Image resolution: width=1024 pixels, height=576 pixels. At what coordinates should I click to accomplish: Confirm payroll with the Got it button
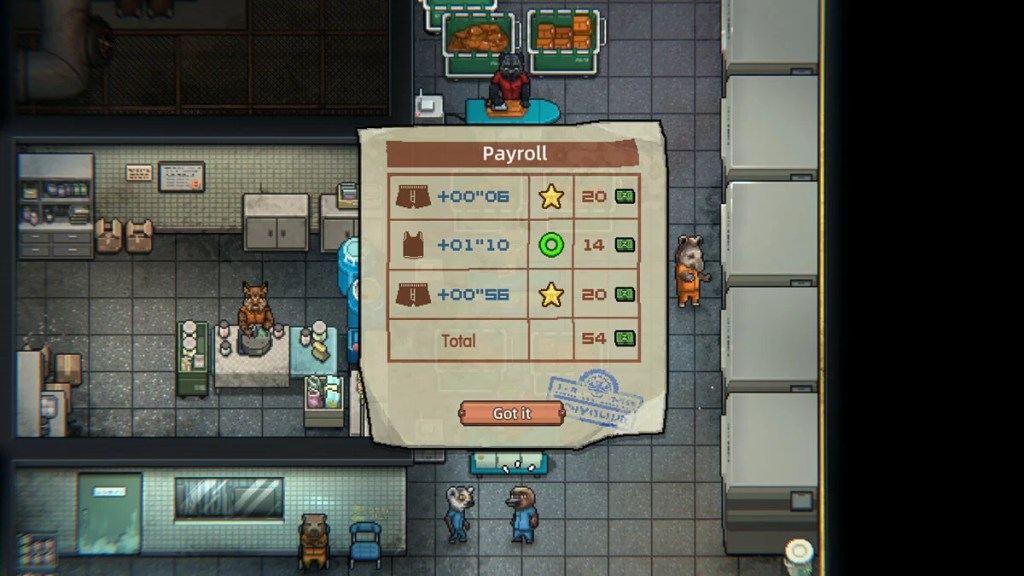[511, 413]
